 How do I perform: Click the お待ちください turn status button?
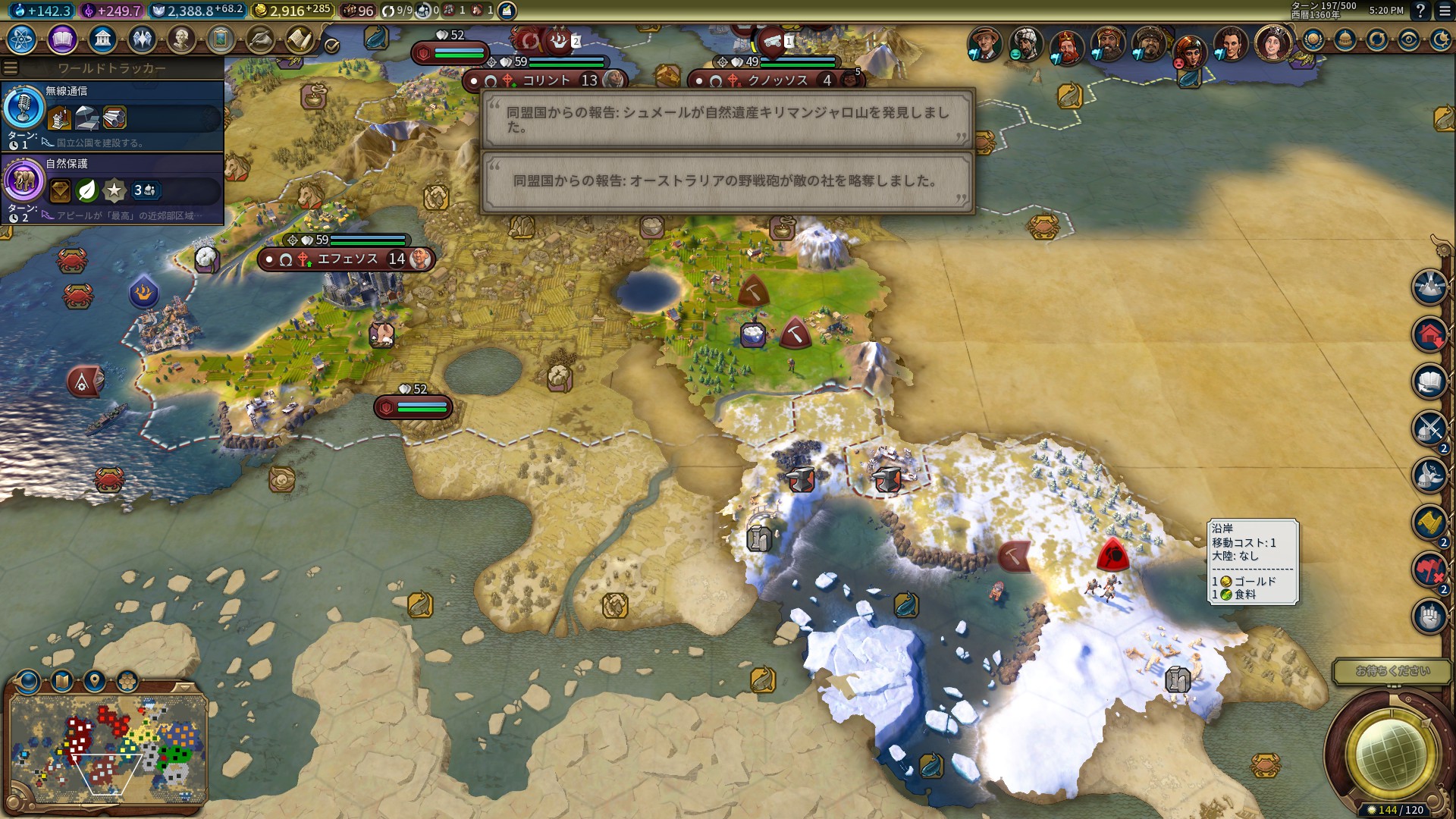[x=1392, y=671]
